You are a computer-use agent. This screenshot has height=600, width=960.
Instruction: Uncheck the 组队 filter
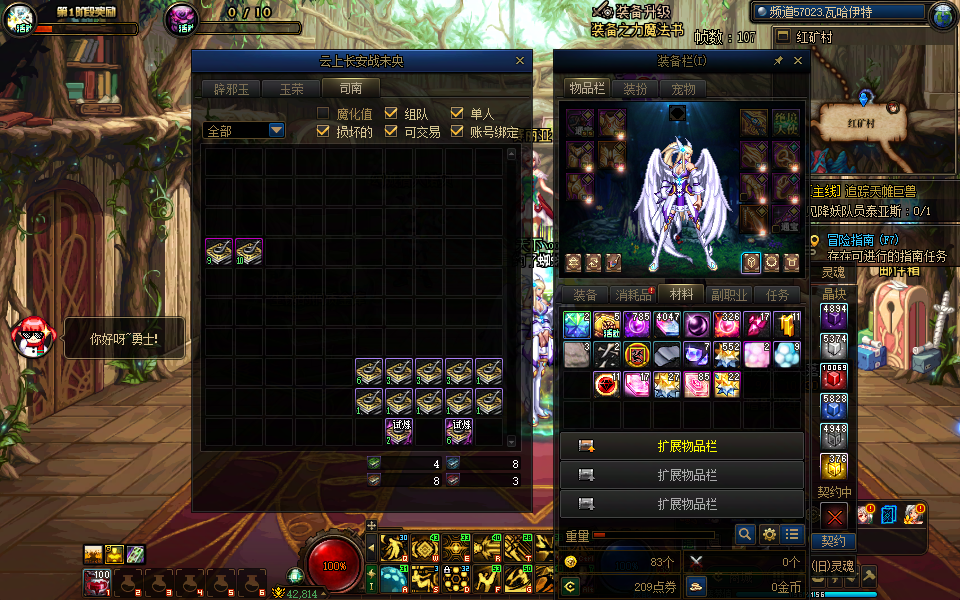(x=391, y=114)
